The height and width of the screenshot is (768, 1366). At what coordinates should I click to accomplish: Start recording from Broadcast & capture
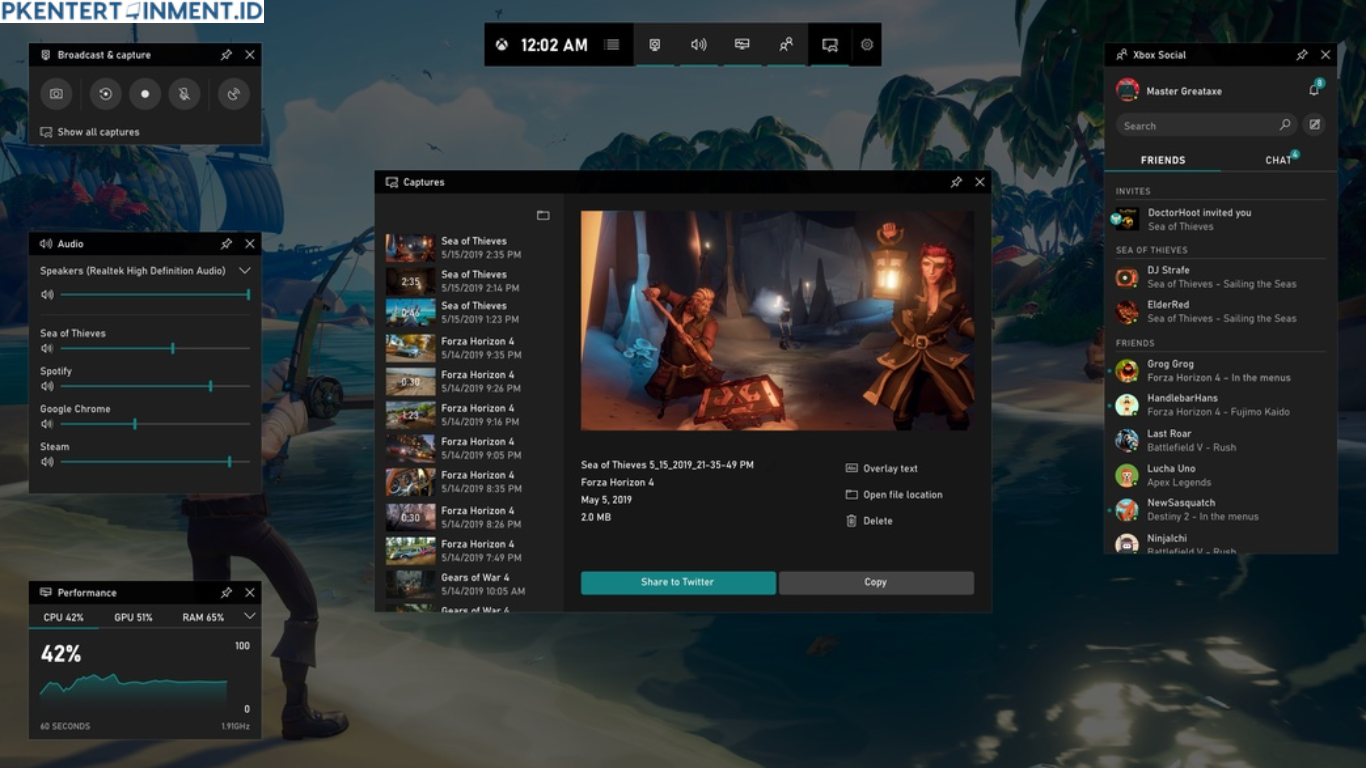[144, 94]
